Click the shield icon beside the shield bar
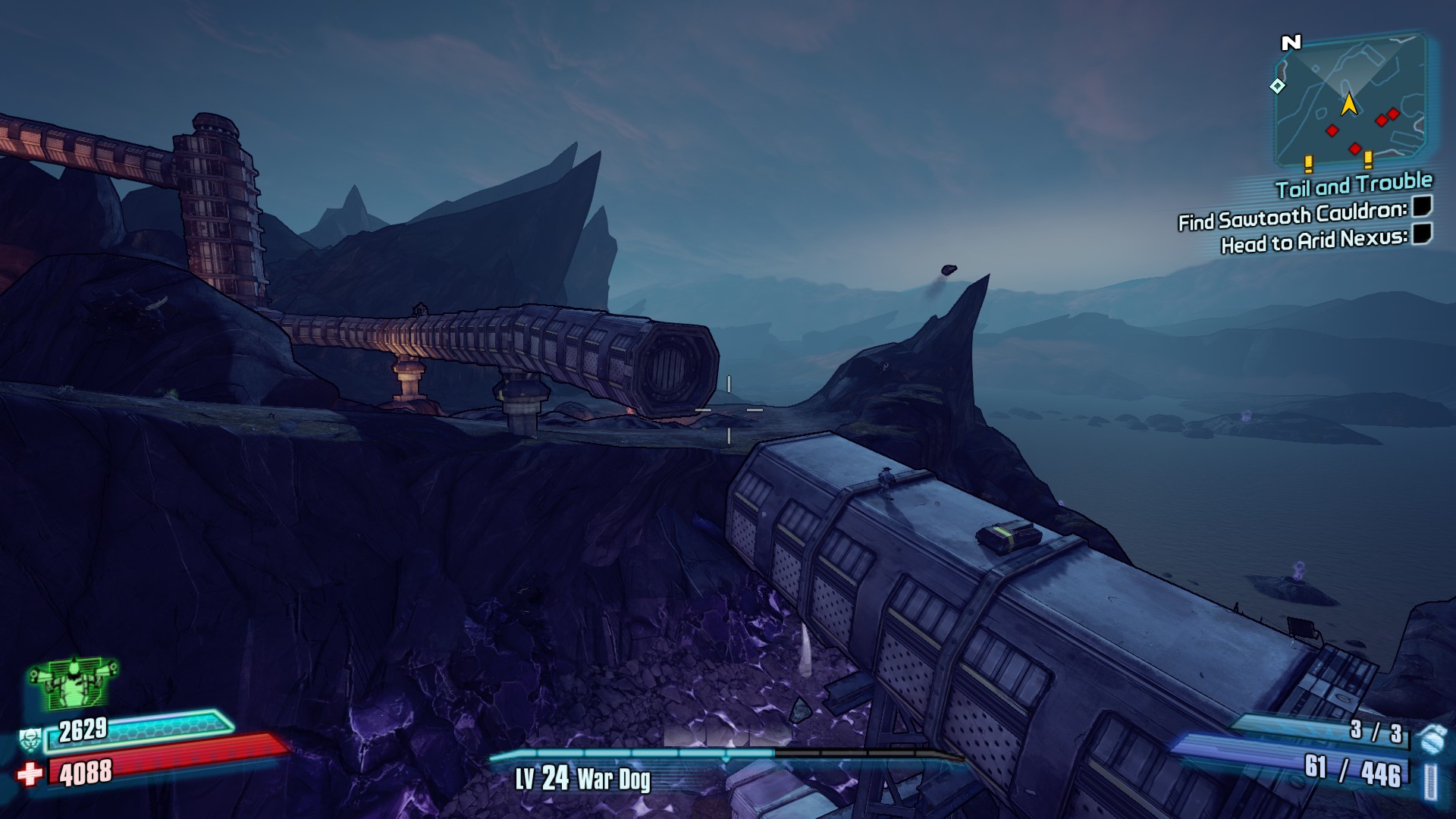This screenshot has height=819, width=1456. tap(30, 738)
